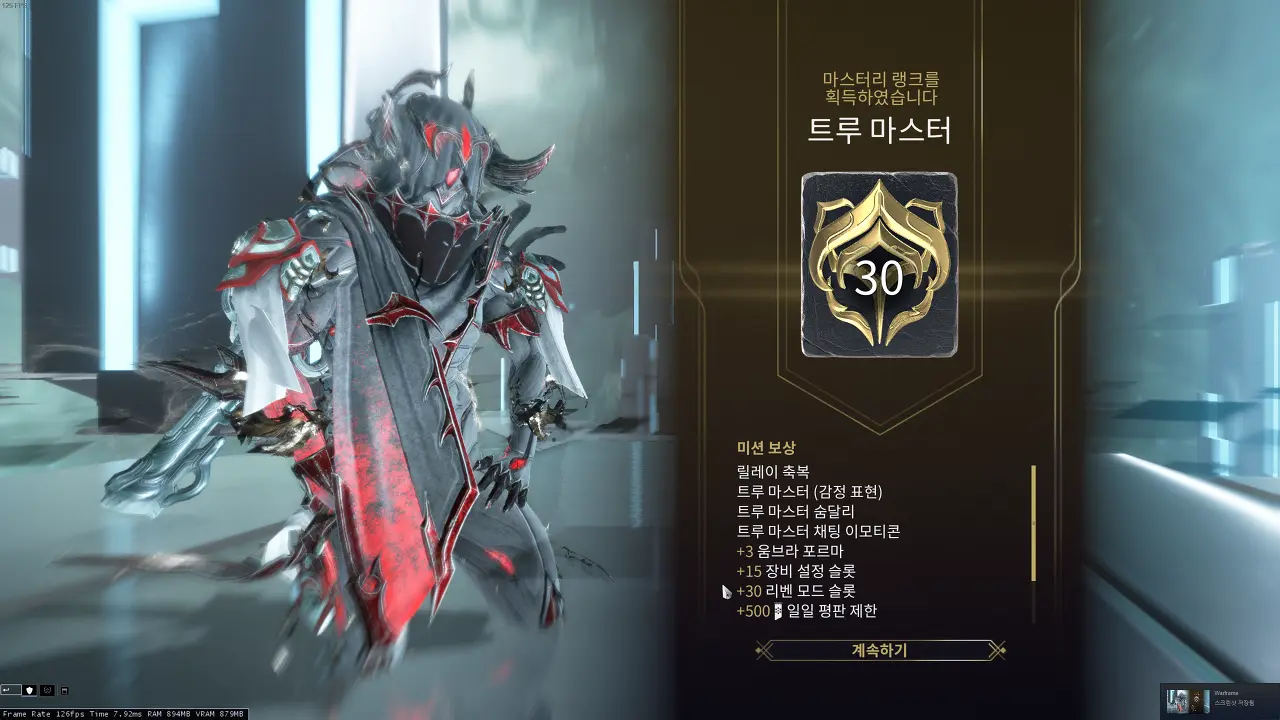1280x720 pixels.
Task: Click the standing emblem icon beside the +500 reward
Action: (777, 611)
